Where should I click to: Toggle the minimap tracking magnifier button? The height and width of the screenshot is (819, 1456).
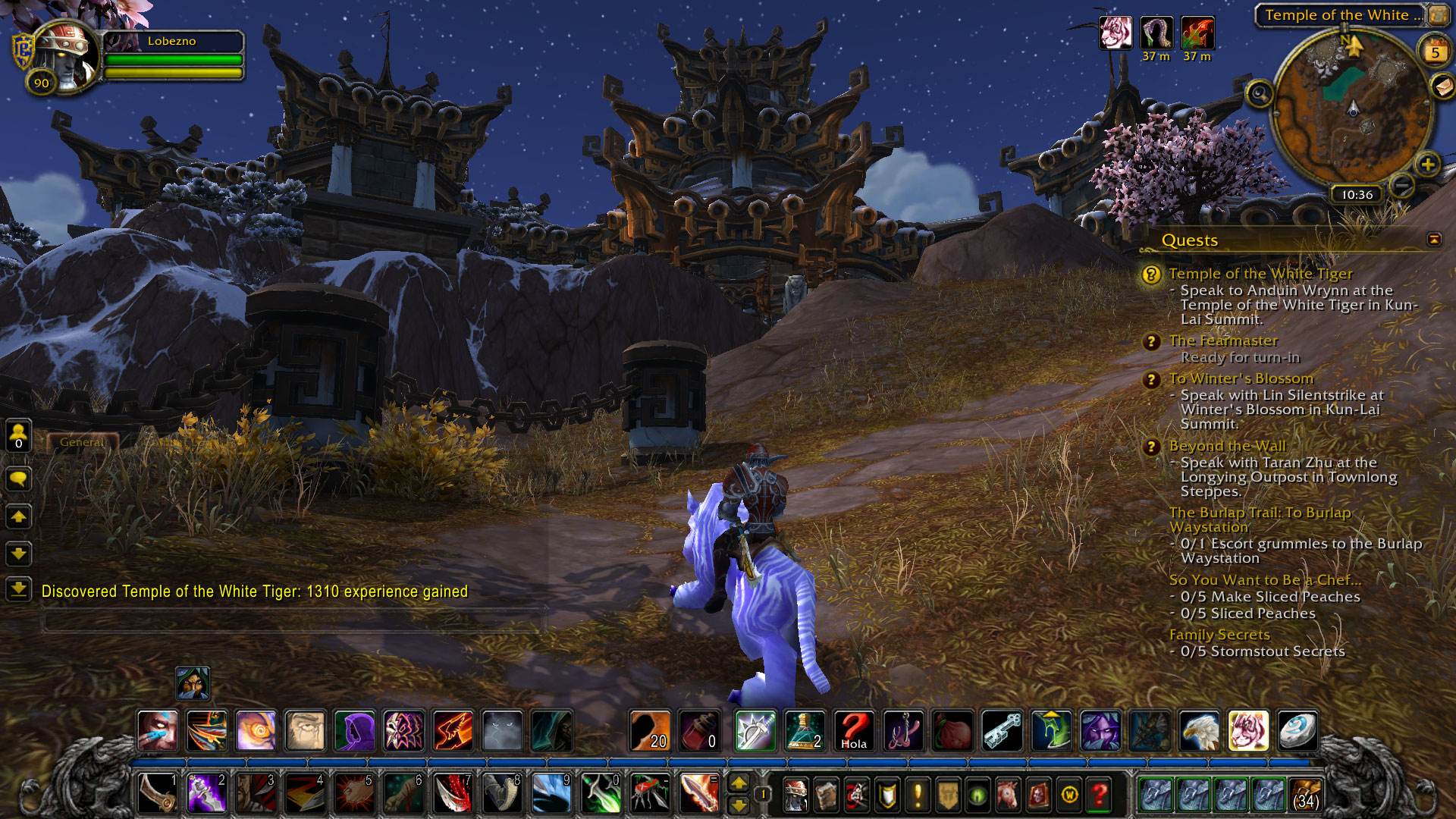click(1260, 94)
